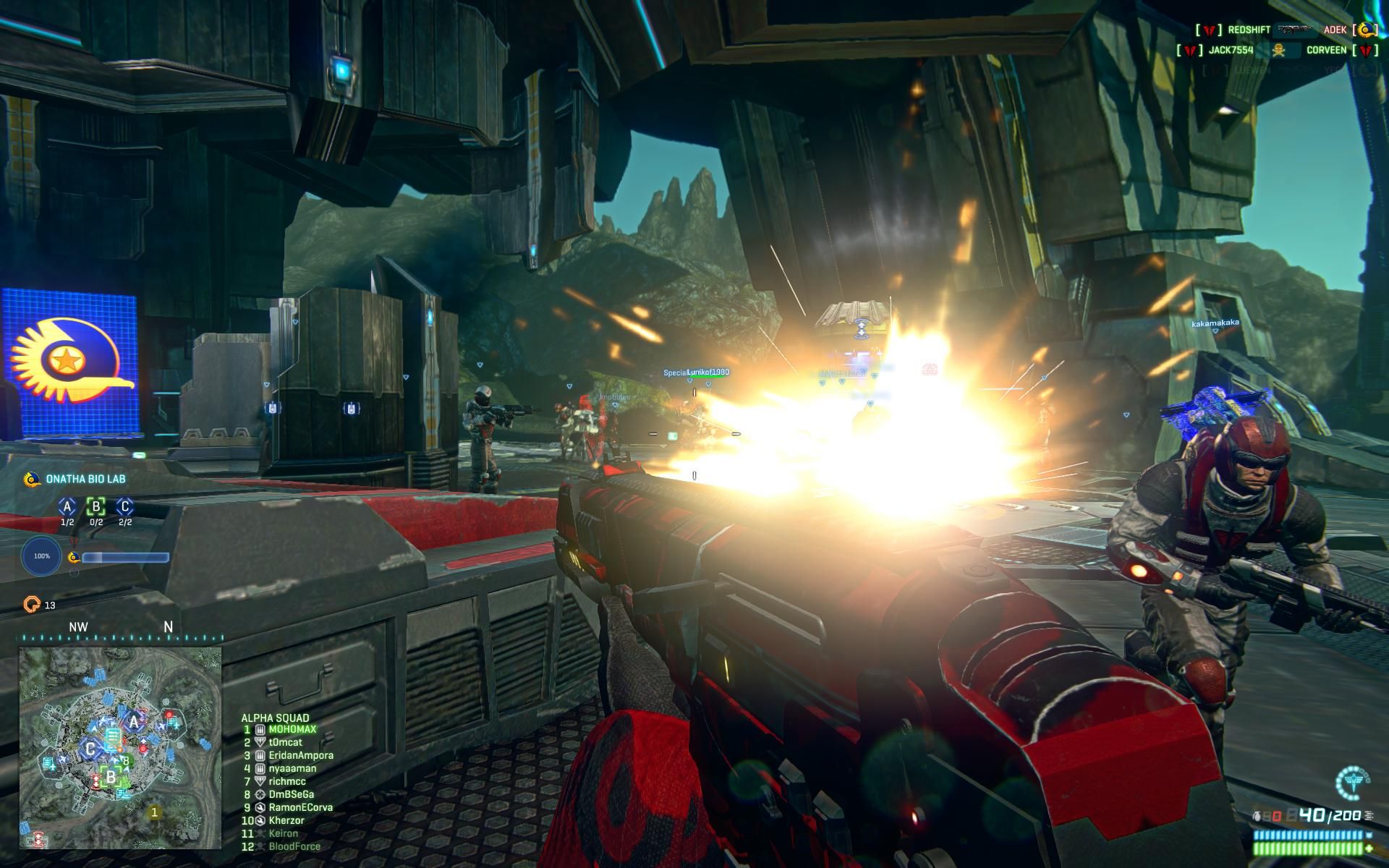The width and height of the screenshot is (1389, 868).
Task: Select the weapon icon between REDSHIFT and ADEK
Action: pyautogui.click(x=1295, y=30)
